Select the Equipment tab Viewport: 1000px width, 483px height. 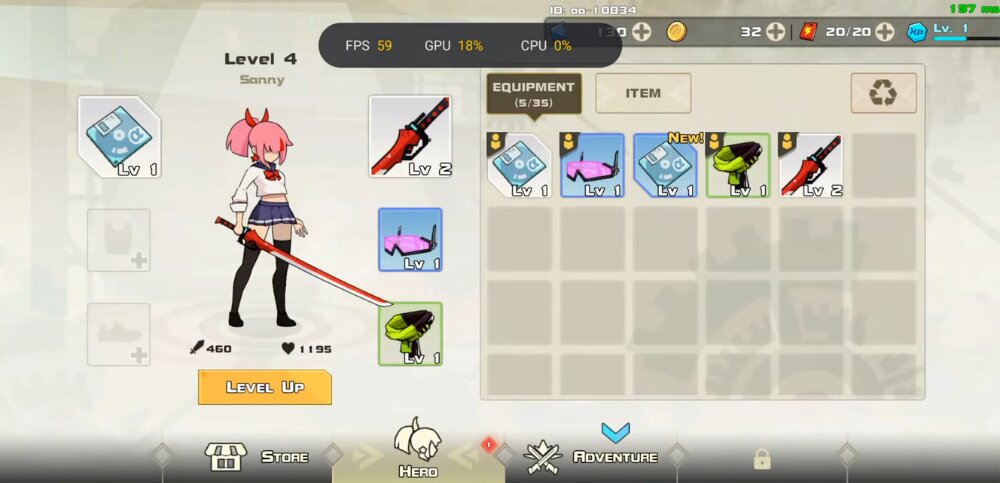point(533,93)
